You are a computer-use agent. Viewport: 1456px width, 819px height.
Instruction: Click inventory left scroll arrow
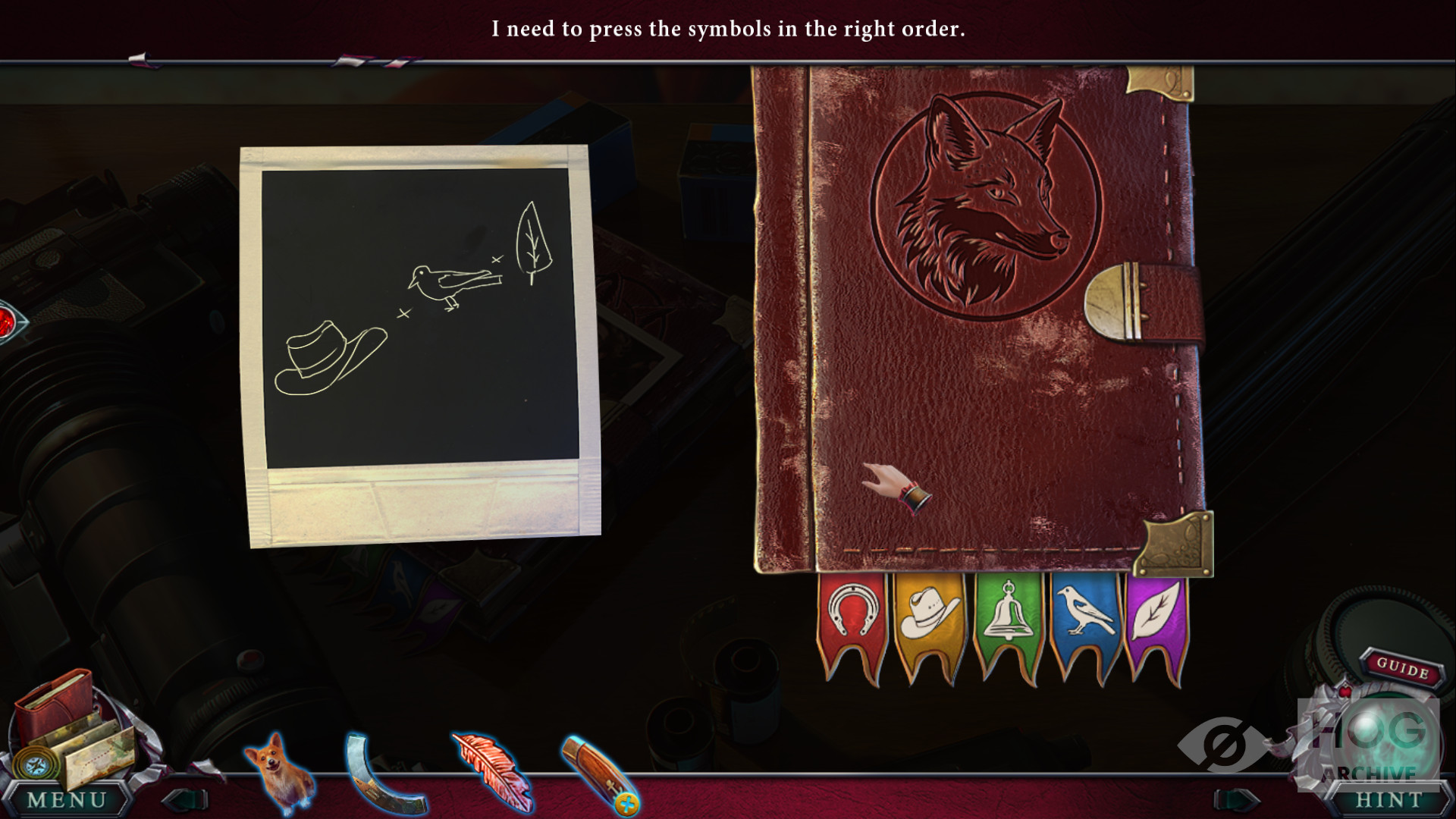(x=186, y=799)
